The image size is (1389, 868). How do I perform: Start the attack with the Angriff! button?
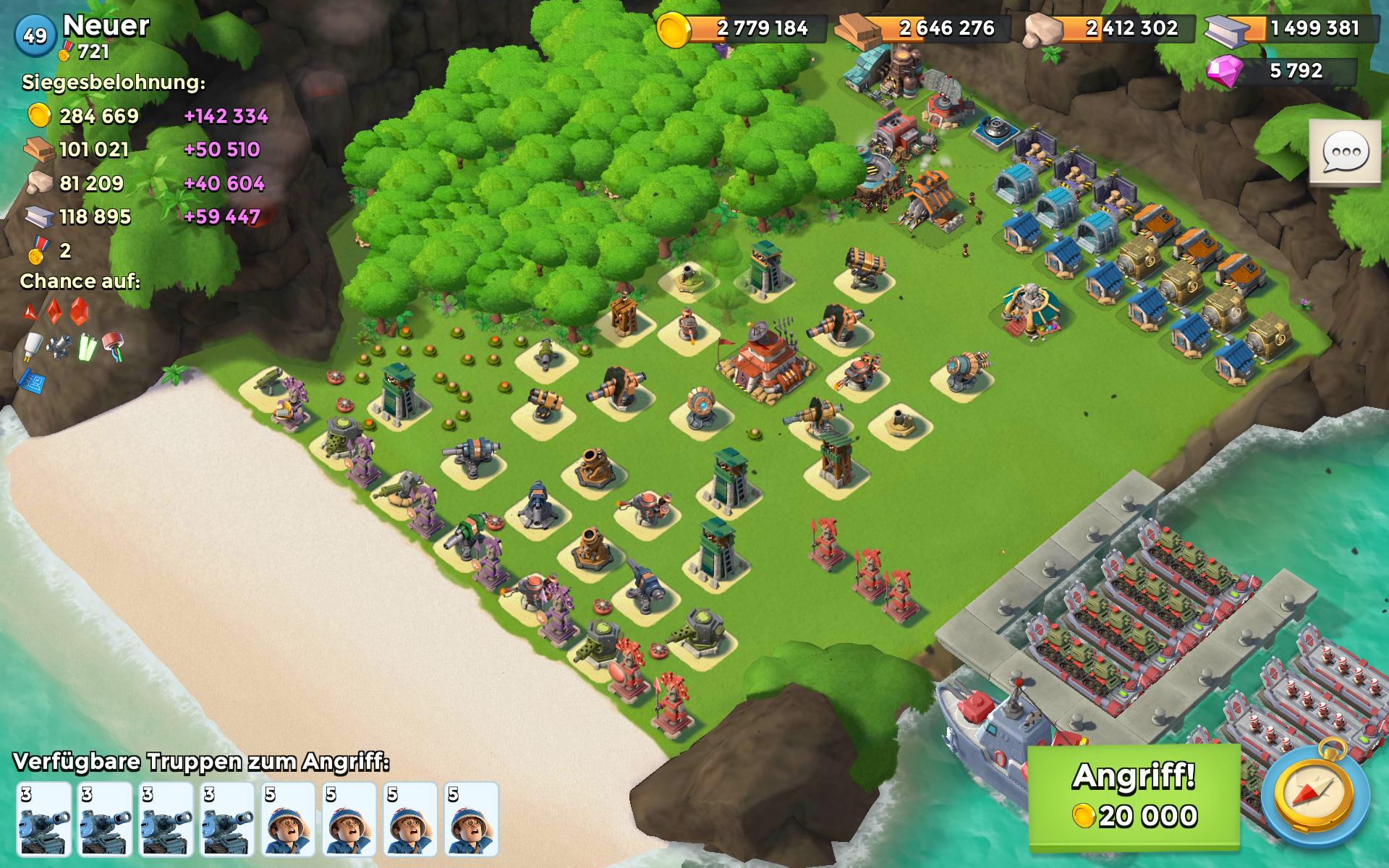click(1134, 796)
